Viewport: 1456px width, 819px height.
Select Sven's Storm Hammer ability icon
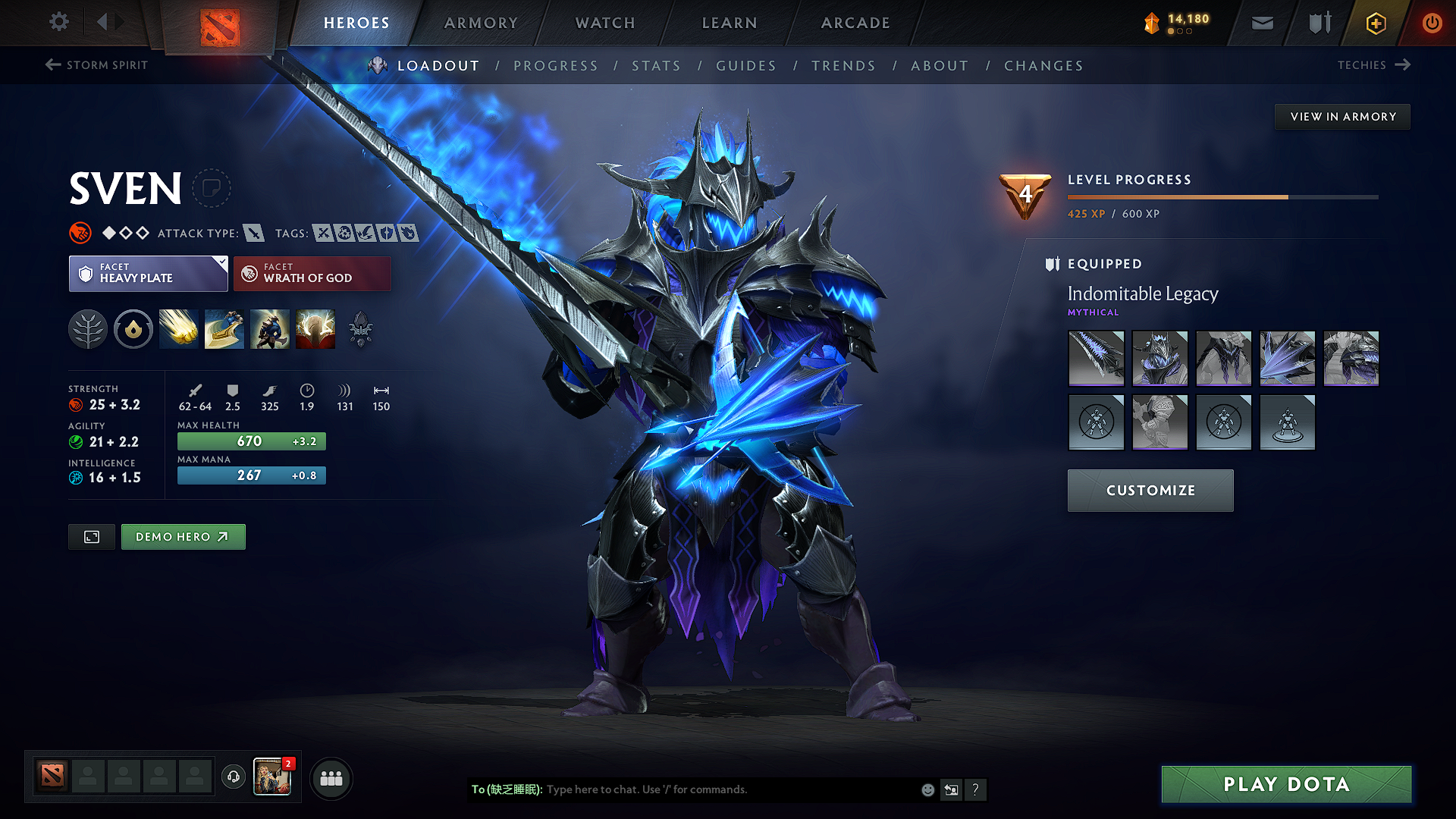click(x=178, y=329)
